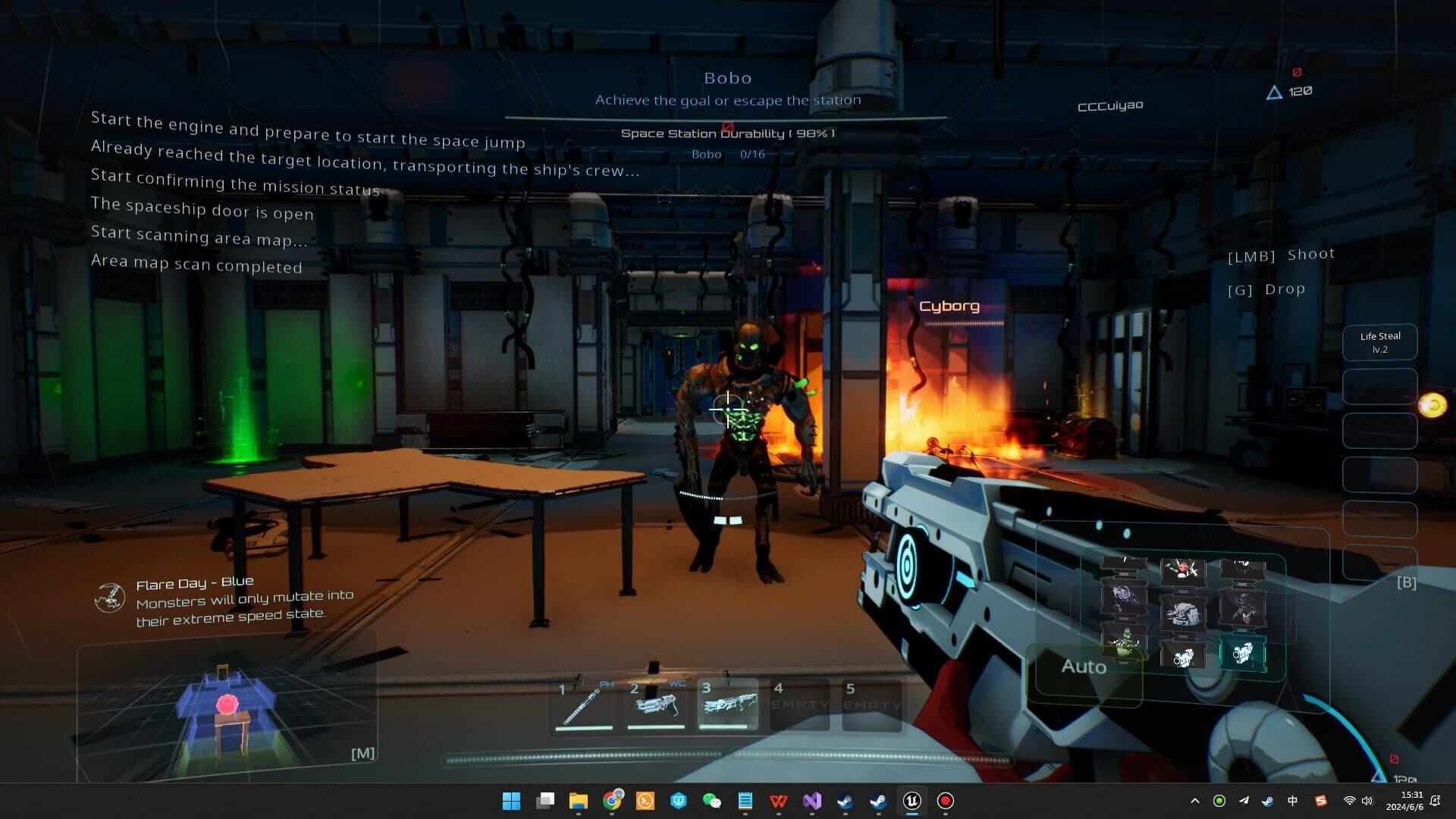
Task: Select the melee weapon icon in slot 1
Action: (585, 704)
